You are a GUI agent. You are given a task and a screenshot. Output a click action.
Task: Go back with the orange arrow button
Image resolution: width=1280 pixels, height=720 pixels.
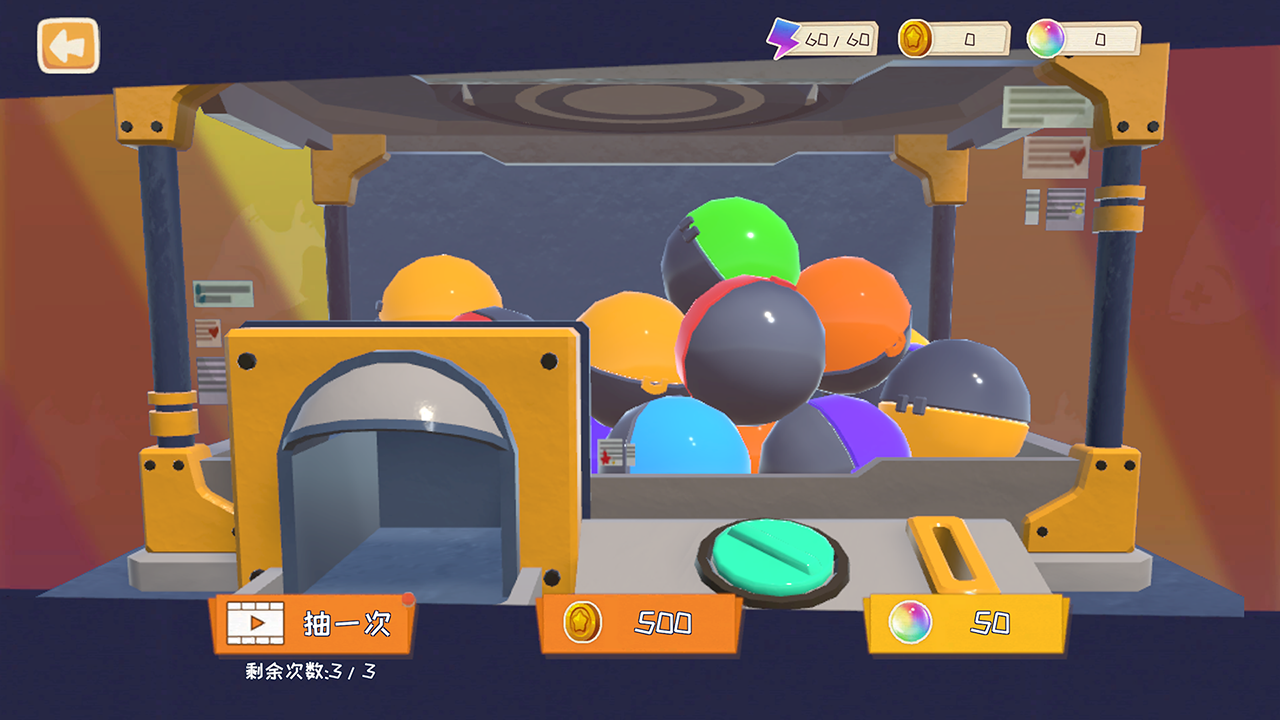click(x=68, y=46)
